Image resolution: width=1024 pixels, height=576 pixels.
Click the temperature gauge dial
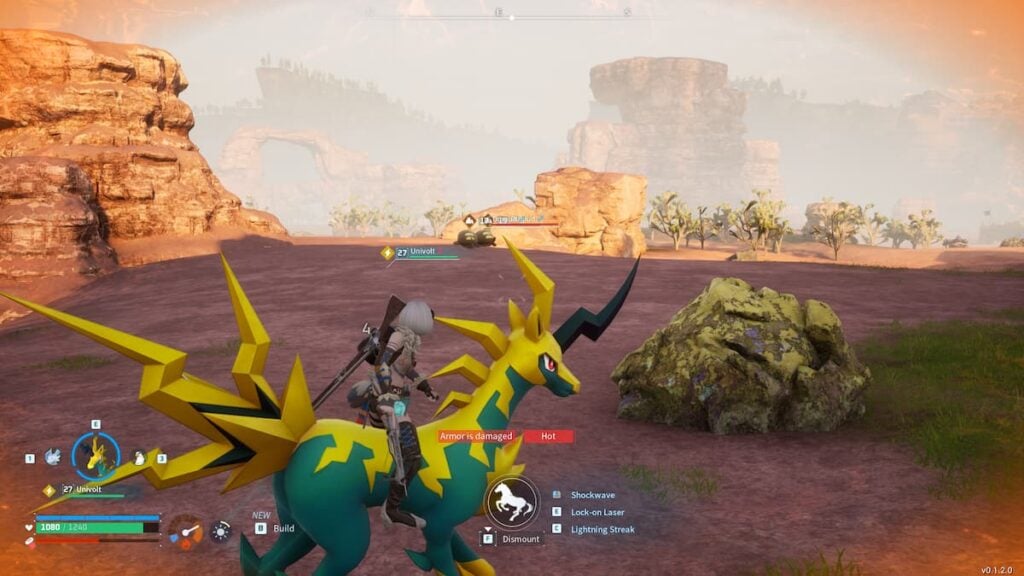pos(184,530)
